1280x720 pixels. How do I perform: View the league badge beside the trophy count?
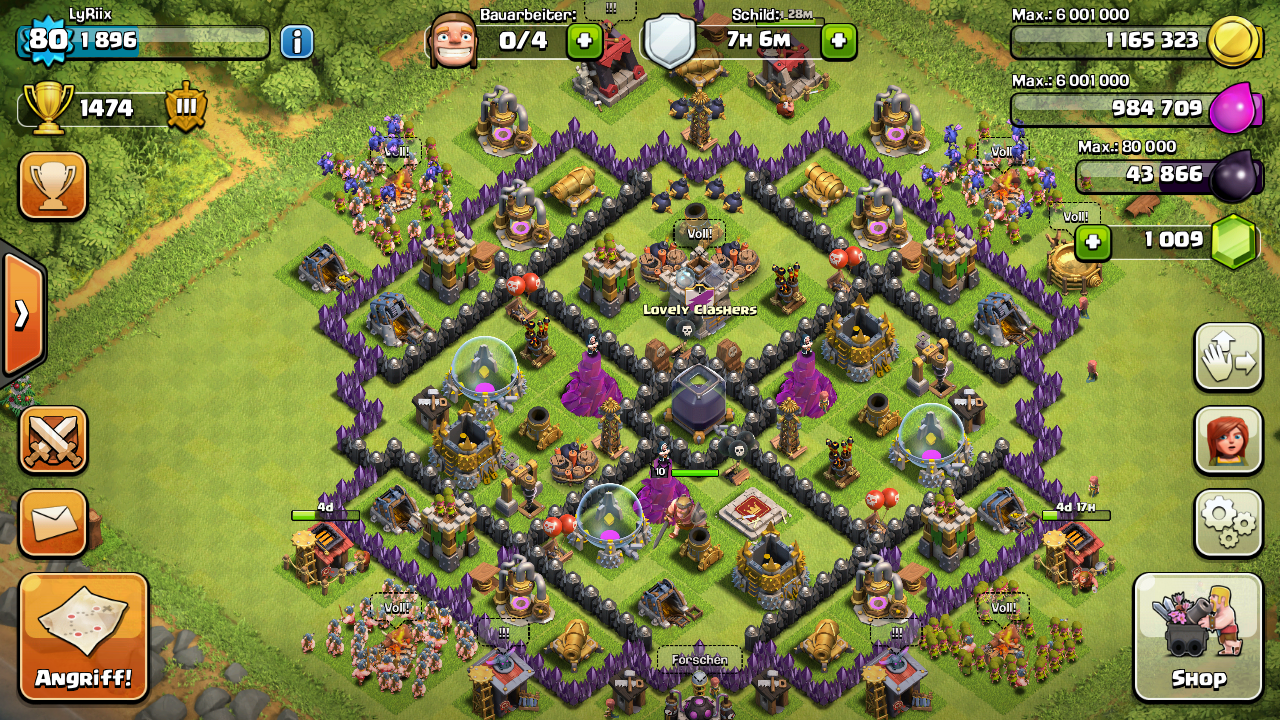click(x=186, y=107)
